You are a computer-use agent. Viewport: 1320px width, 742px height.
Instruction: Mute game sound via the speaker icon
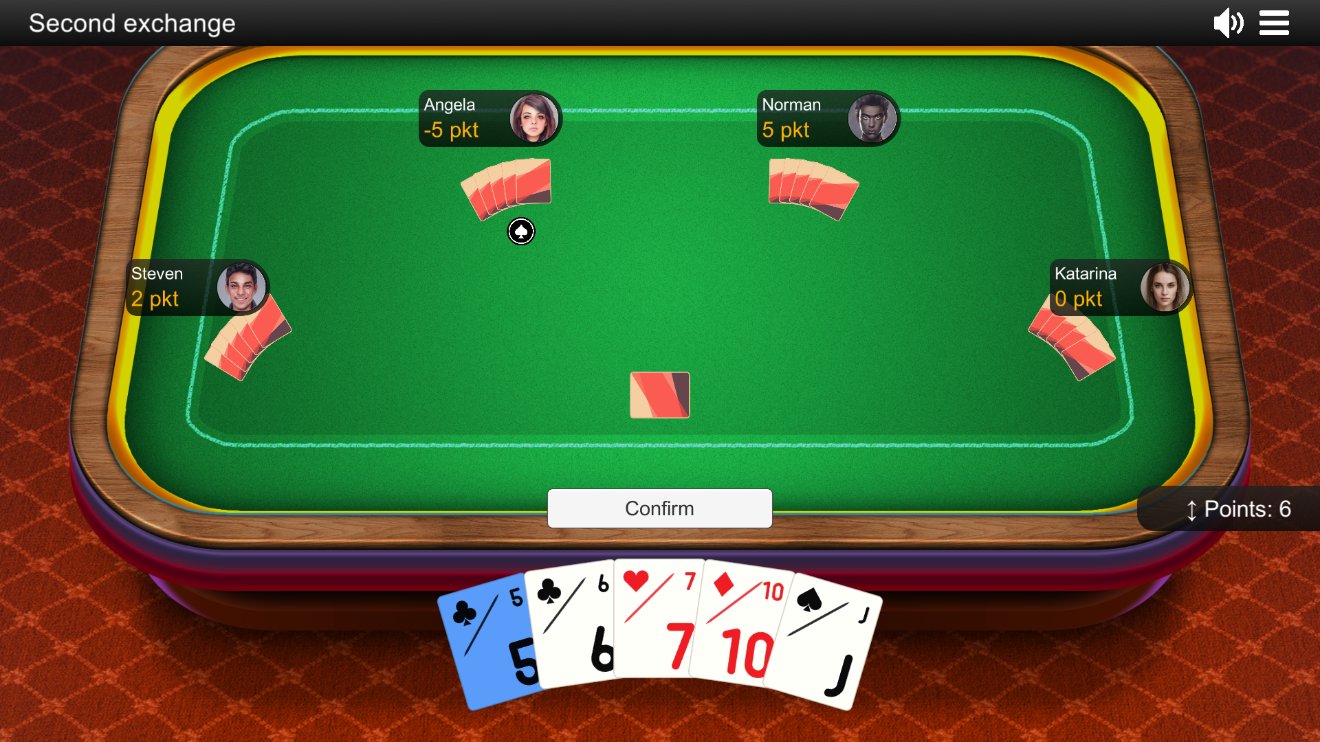[1228, 23]
